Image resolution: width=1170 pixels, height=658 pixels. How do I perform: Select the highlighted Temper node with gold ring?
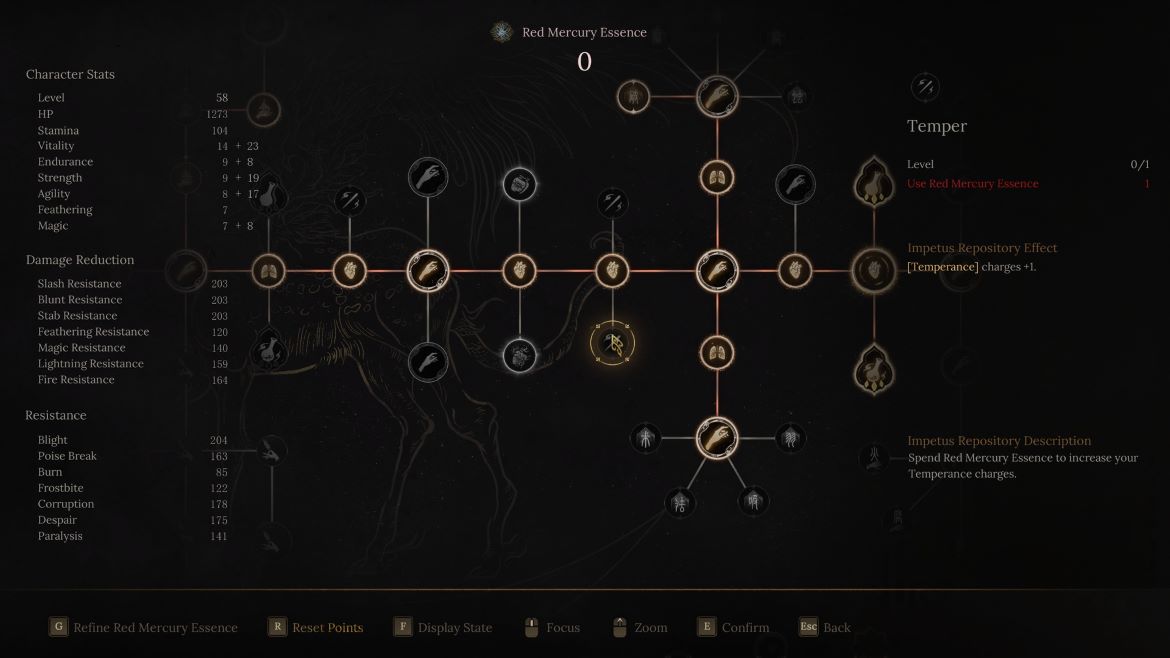point(612,344)
